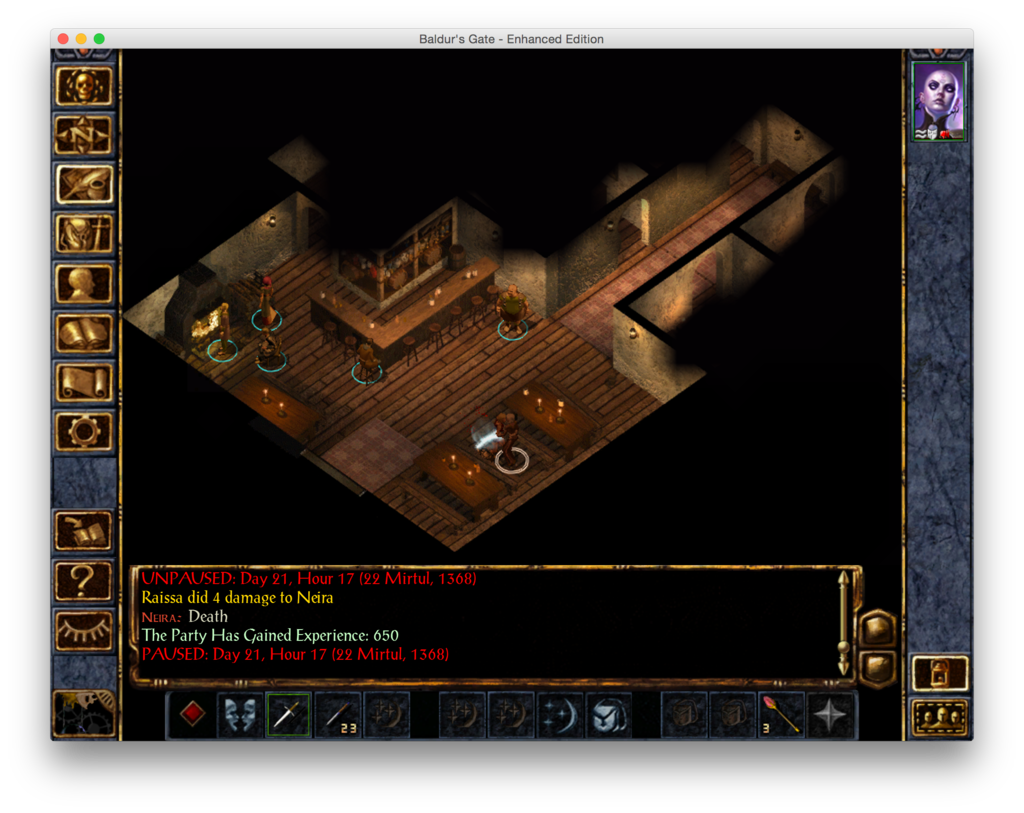Click the game clock pause button

[85, 713]
